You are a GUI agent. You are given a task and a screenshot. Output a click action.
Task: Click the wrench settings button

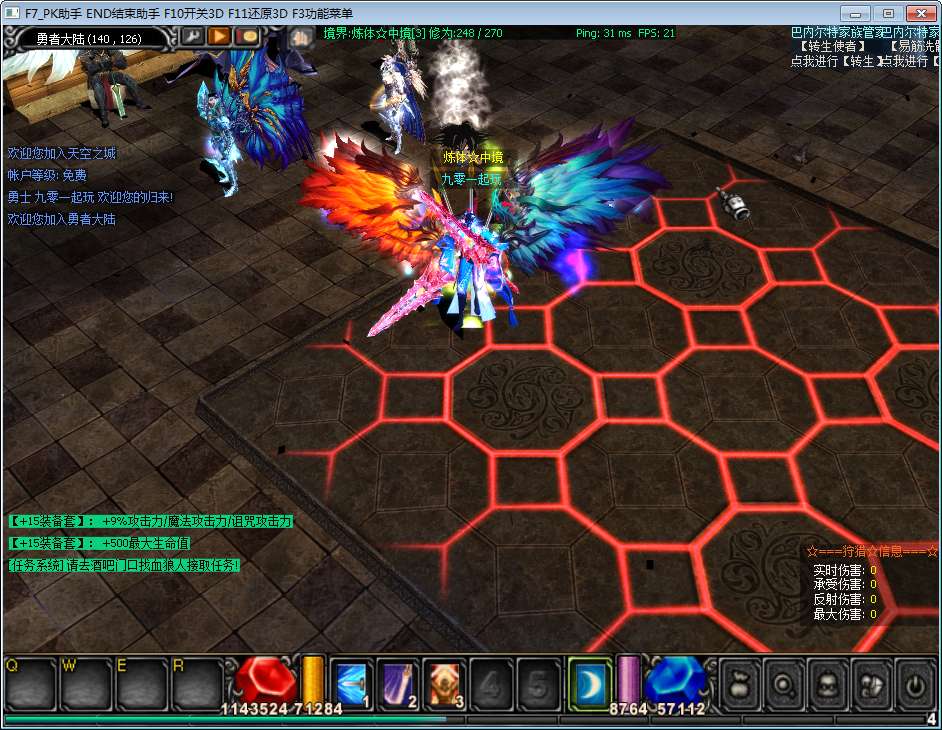tap(192, 36)
